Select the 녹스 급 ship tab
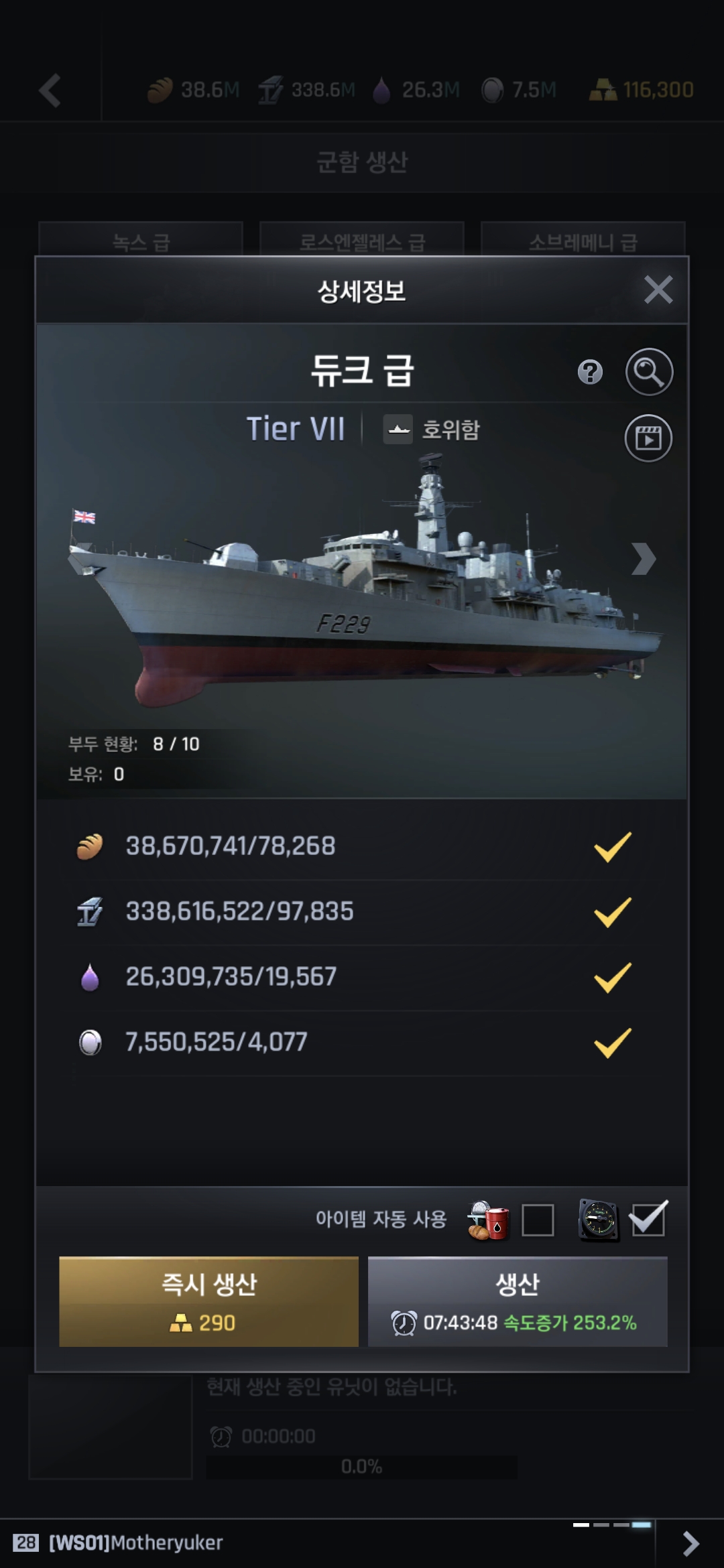The image size is (724, 1568). point(141,240)
